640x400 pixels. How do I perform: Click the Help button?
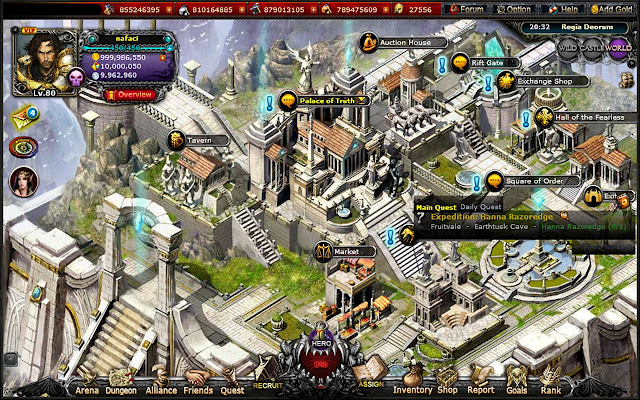pos(567,9)
